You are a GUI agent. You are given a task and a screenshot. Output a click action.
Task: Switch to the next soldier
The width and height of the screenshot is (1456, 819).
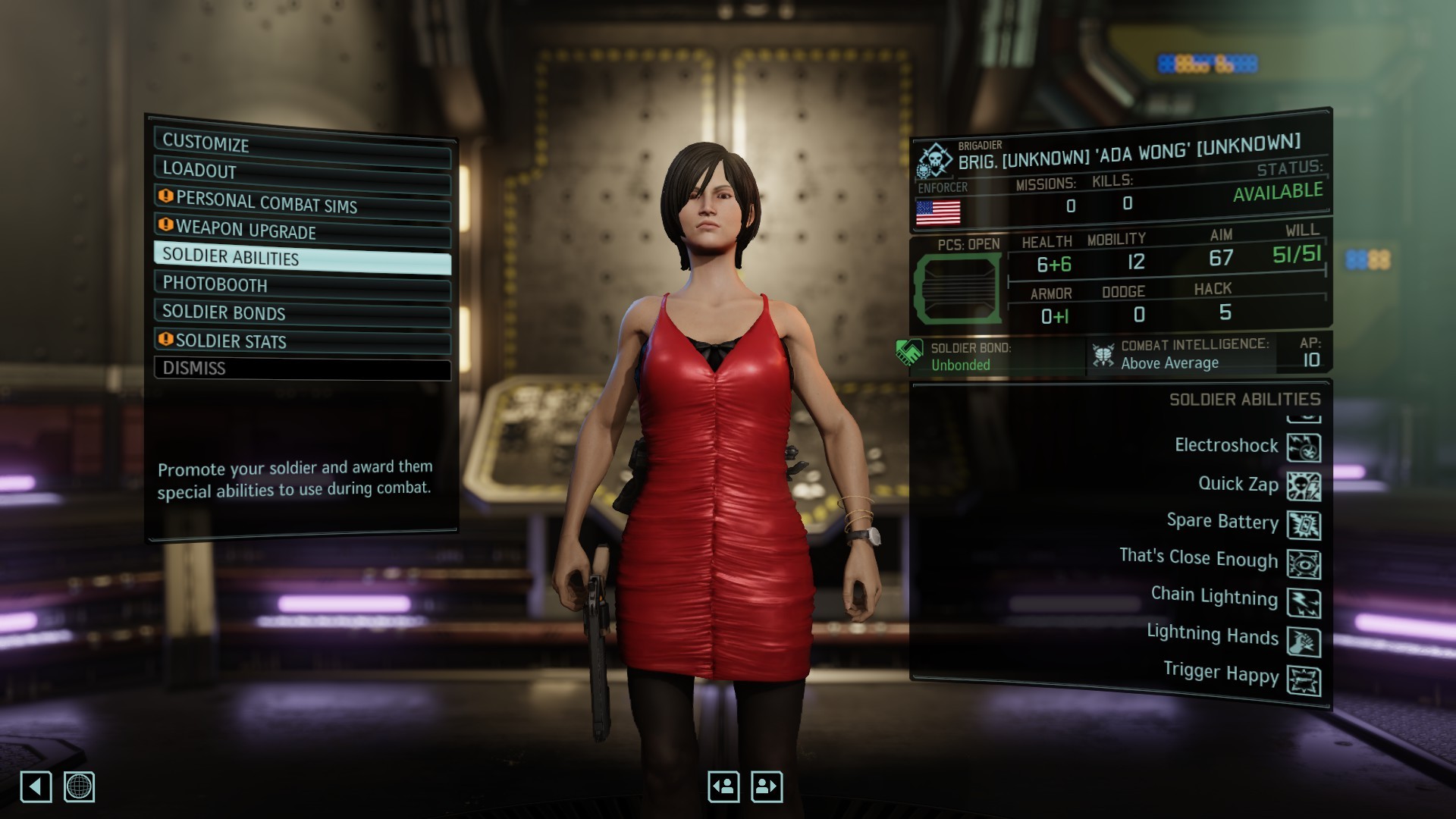point(766,787)
